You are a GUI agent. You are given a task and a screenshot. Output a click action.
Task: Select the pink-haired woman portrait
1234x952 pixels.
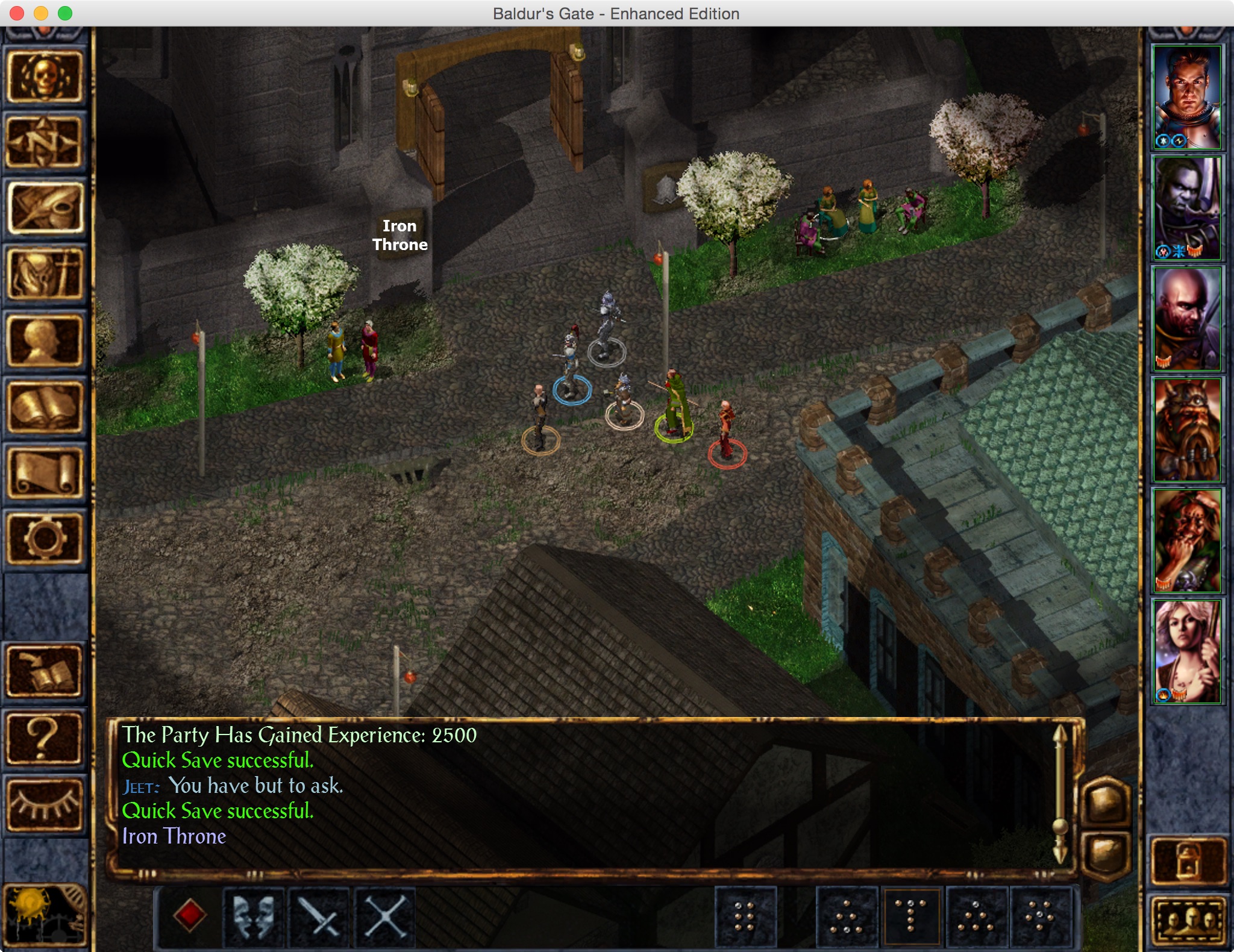coord(1186,652)
